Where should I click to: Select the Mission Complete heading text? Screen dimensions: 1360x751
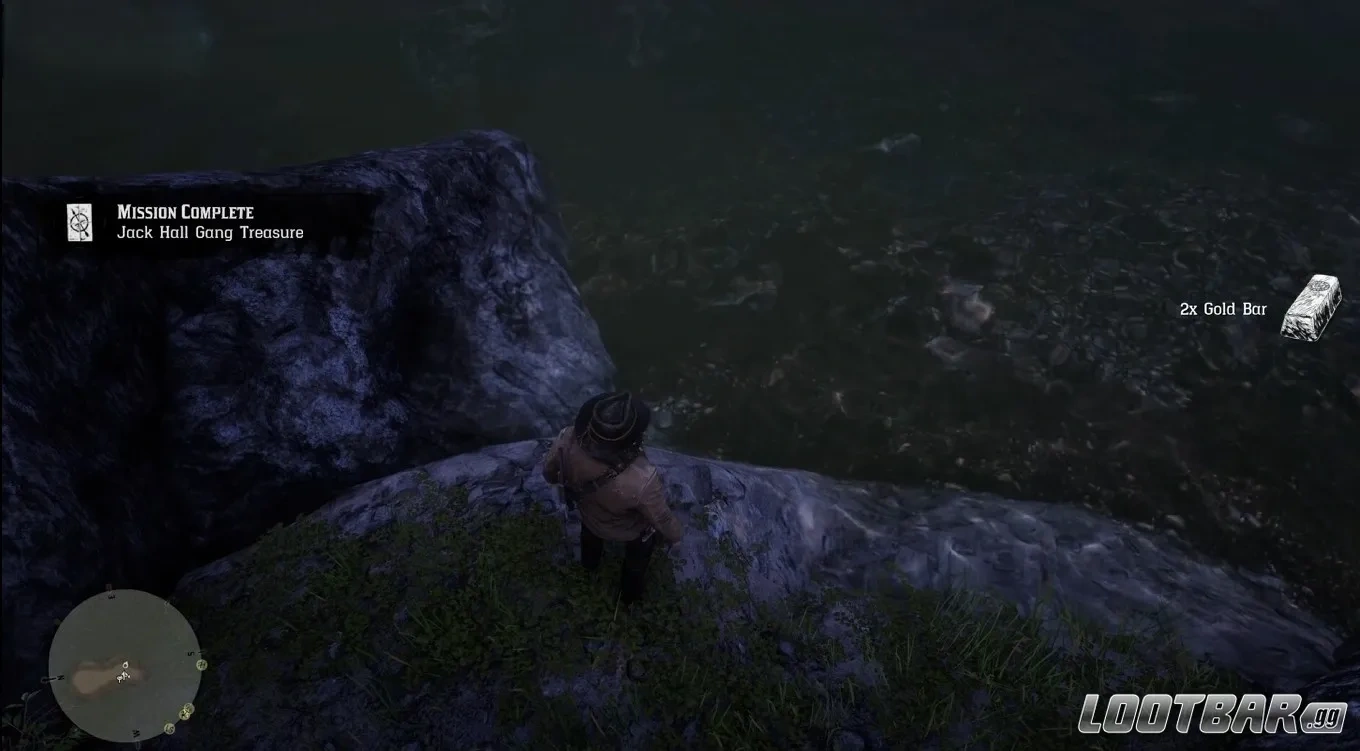[x=183, y=212]
